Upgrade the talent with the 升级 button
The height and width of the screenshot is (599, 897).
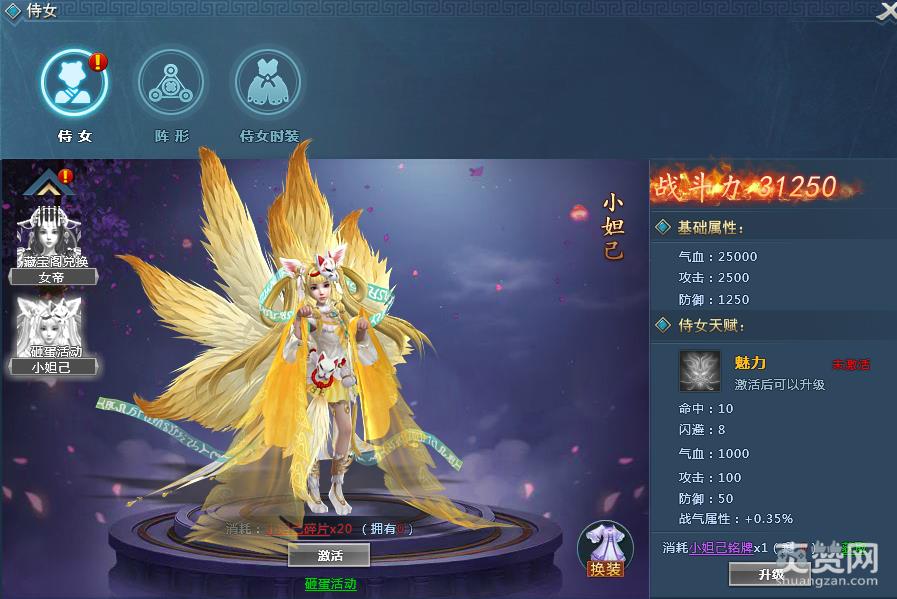[x=770, y=574]
